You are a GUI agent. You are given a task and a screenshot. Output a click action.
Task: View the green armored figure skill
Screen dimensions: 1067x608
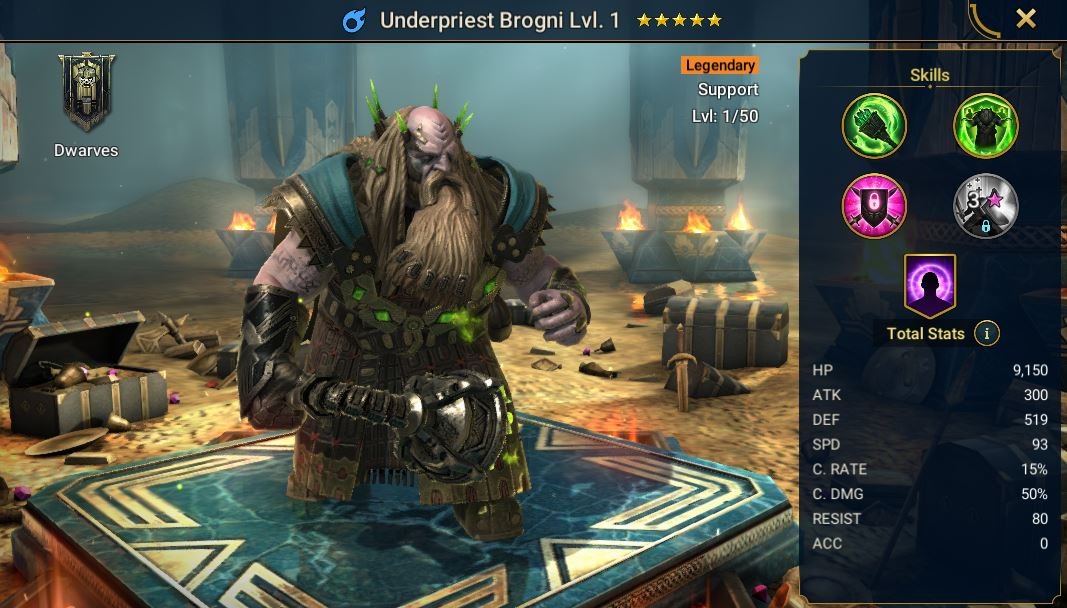tap(985, 126)
